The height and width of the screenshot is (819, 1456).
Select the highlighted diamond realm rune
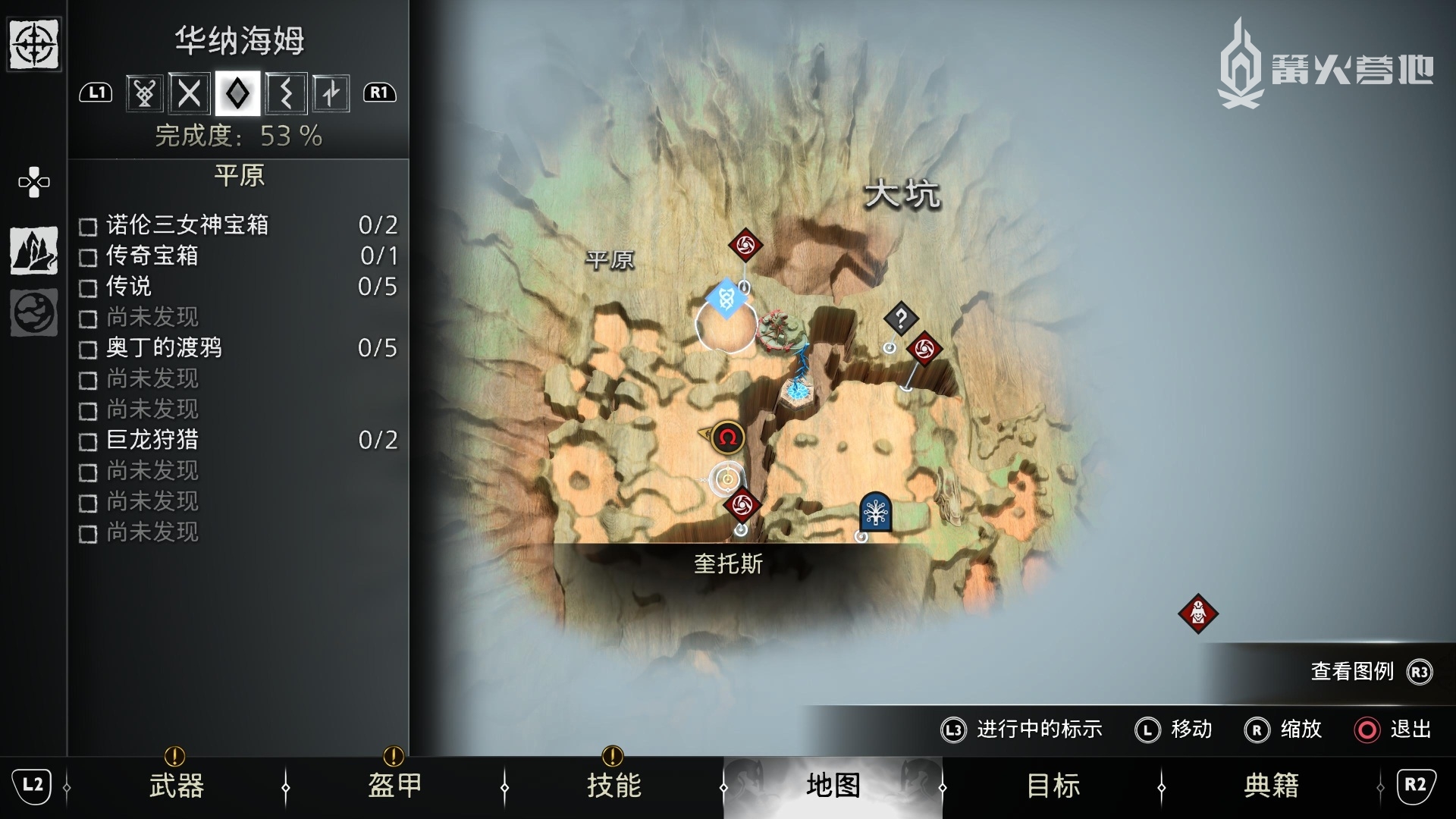[x=237, y=93]
